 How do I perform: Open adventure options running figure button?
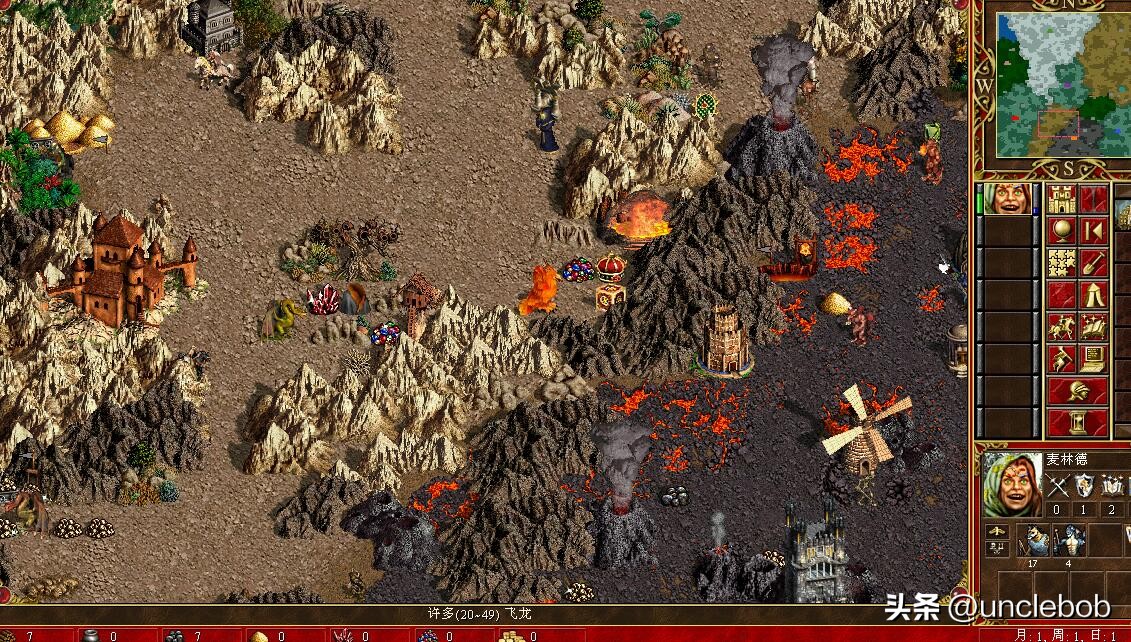pyautogui.click(x=1062, y=359)
